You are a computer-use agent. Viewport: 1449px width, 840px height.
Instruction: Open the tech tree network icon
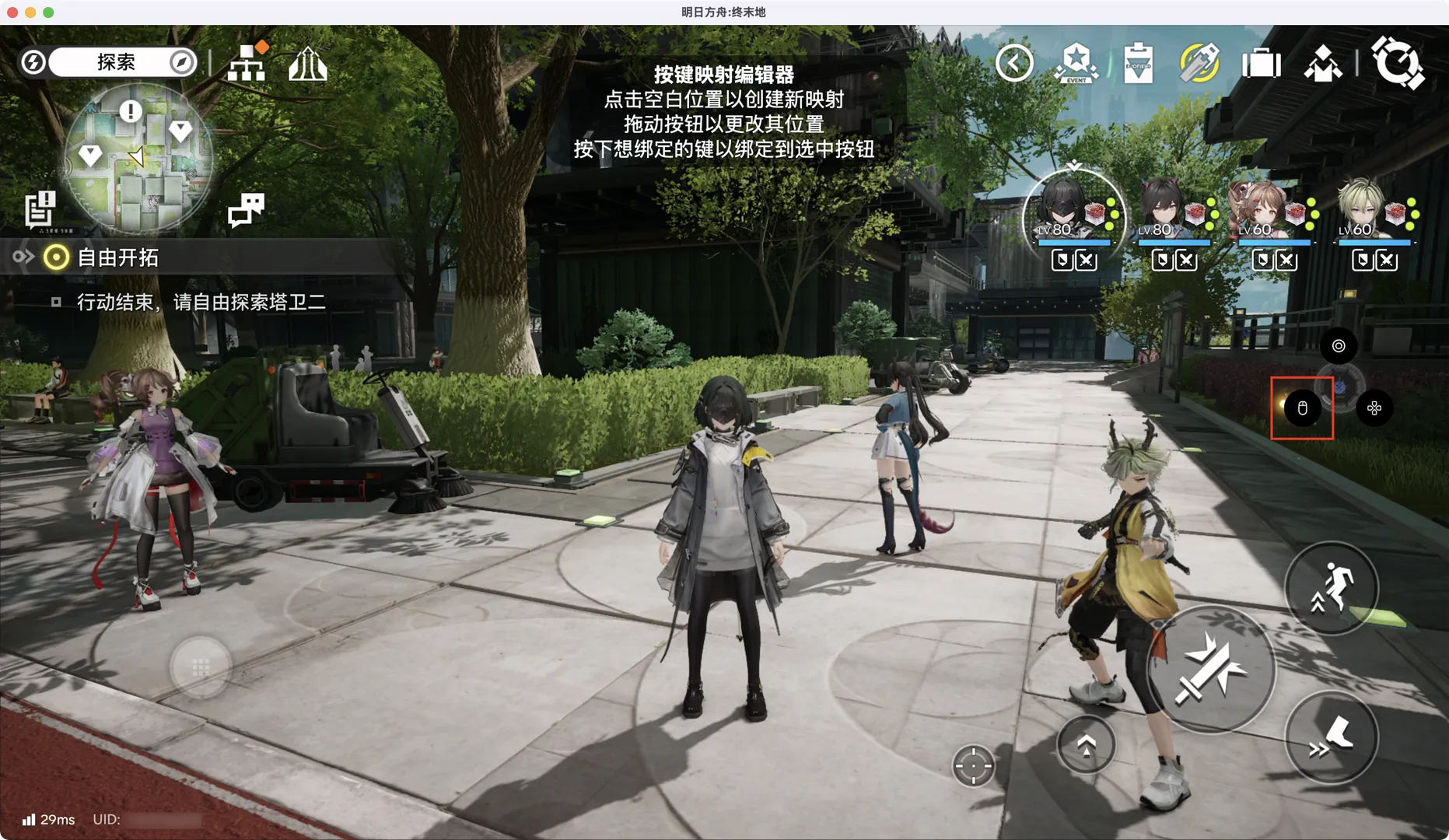pyautogui.click(x=247, y=62)
